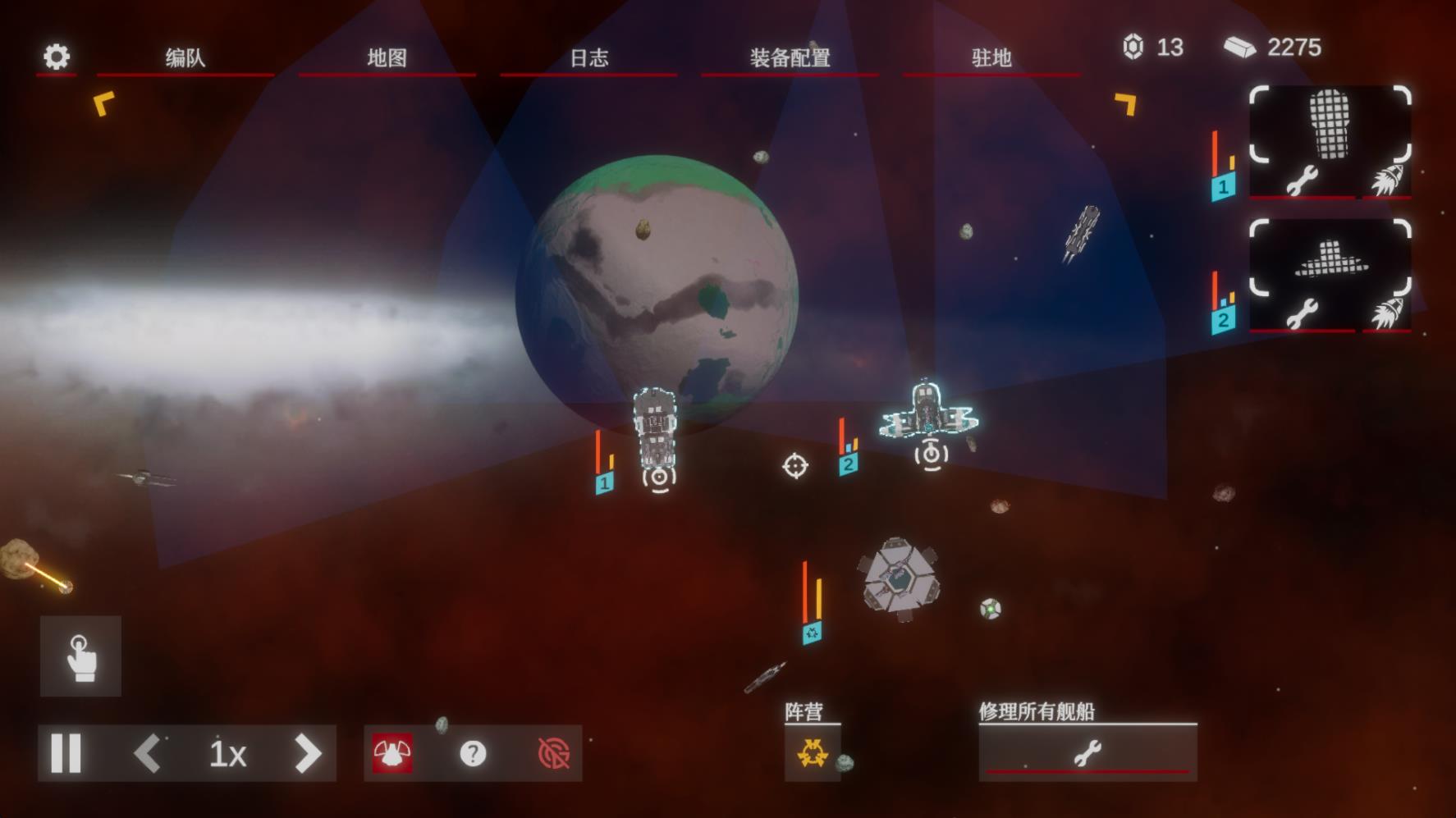Viewport: 1456px width, 818px height.
Task: Open the question mark help
Action: 473,753
